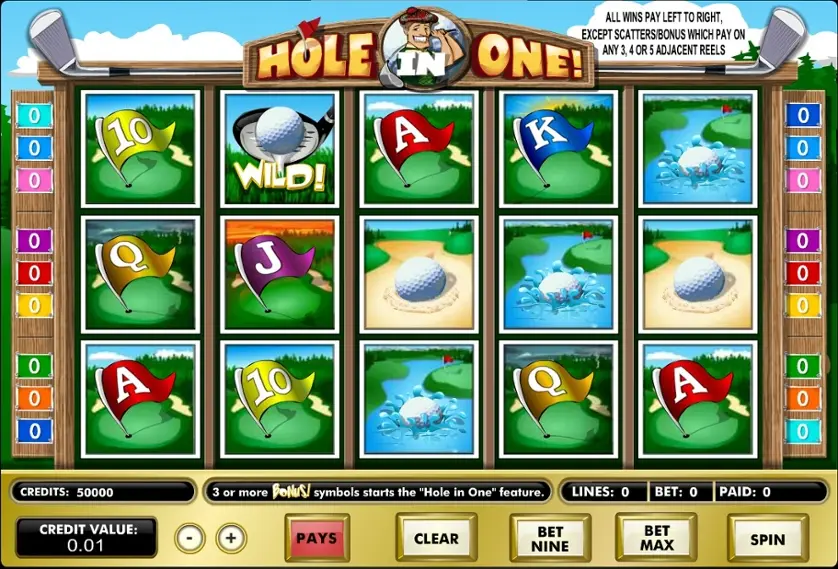Clear the current bet with CLEAR
The width and height of the screenshot is (838, 569).
[x=436, y=538]
